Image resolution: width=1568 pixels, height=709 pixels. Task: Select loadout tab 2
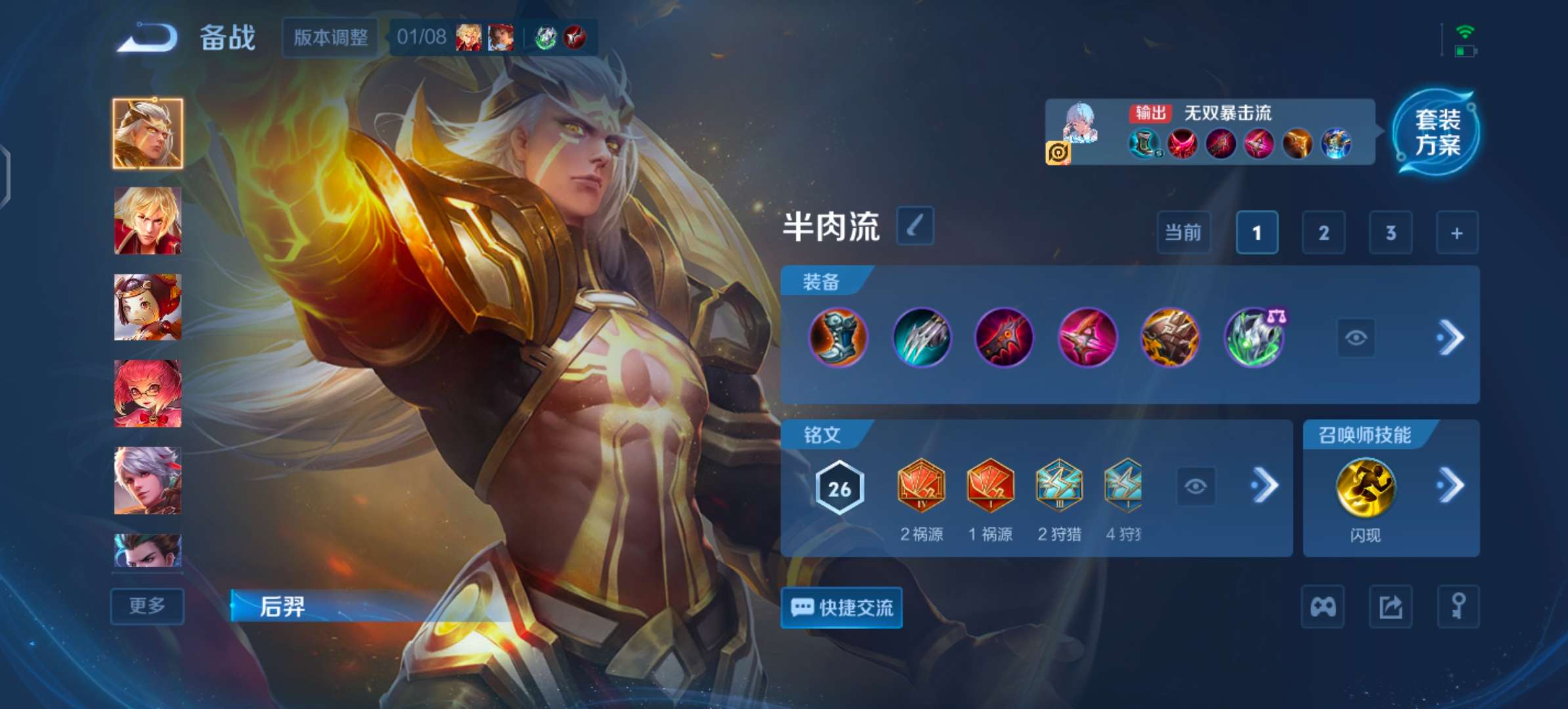(x=1324, y=232)
